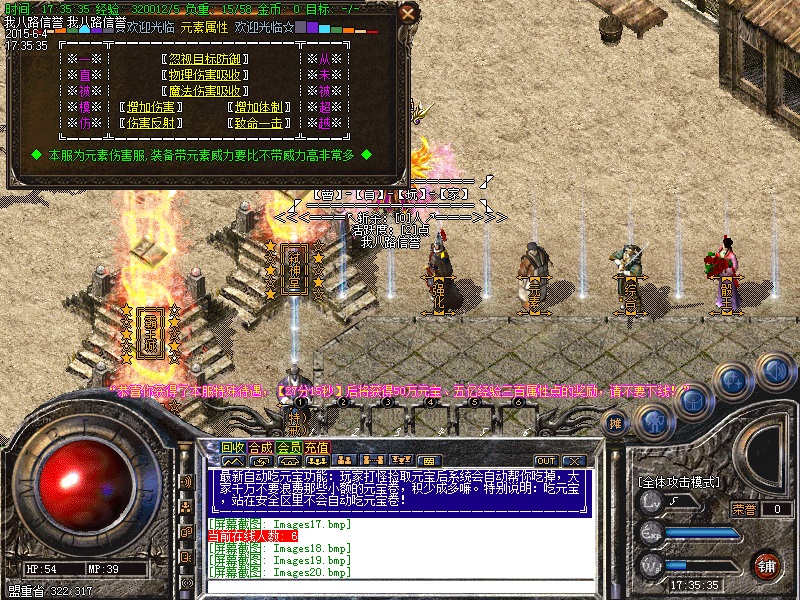Screen dimensions: 800x600
Task: Click the OUT button above chat
Action: 545,460
